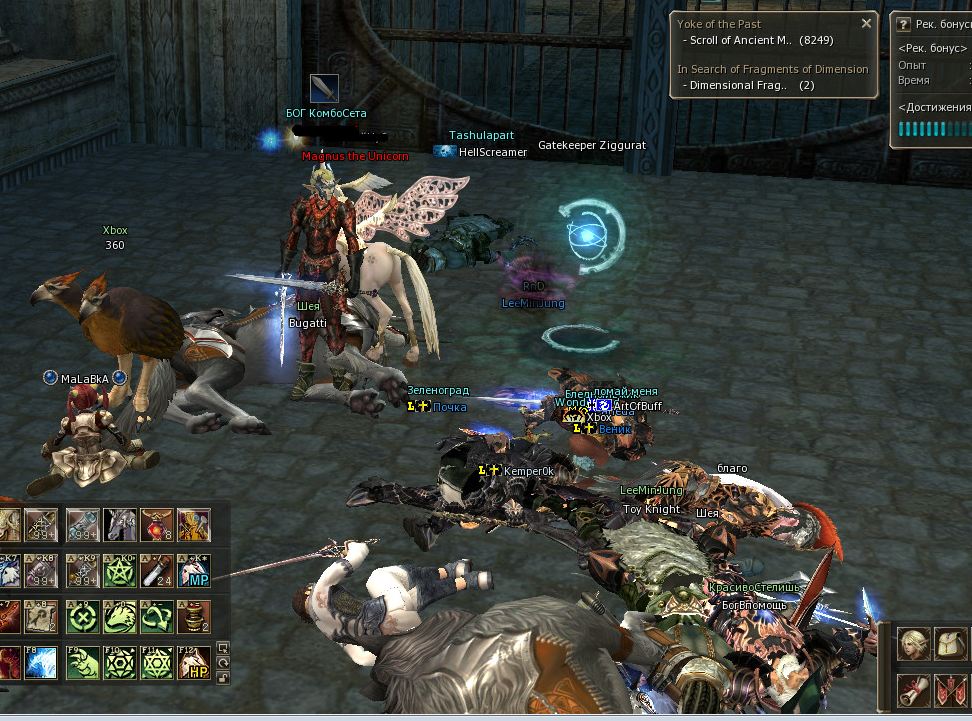Click the question mark help button

point(903,23)
